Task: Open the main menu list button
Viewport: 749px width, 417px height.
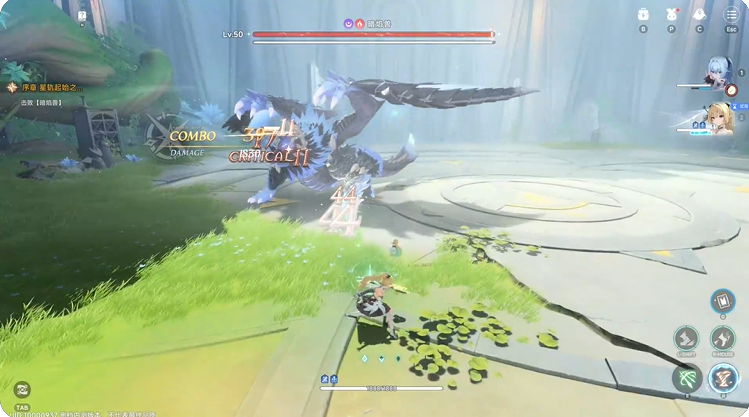Action: [x=729, y=14]
